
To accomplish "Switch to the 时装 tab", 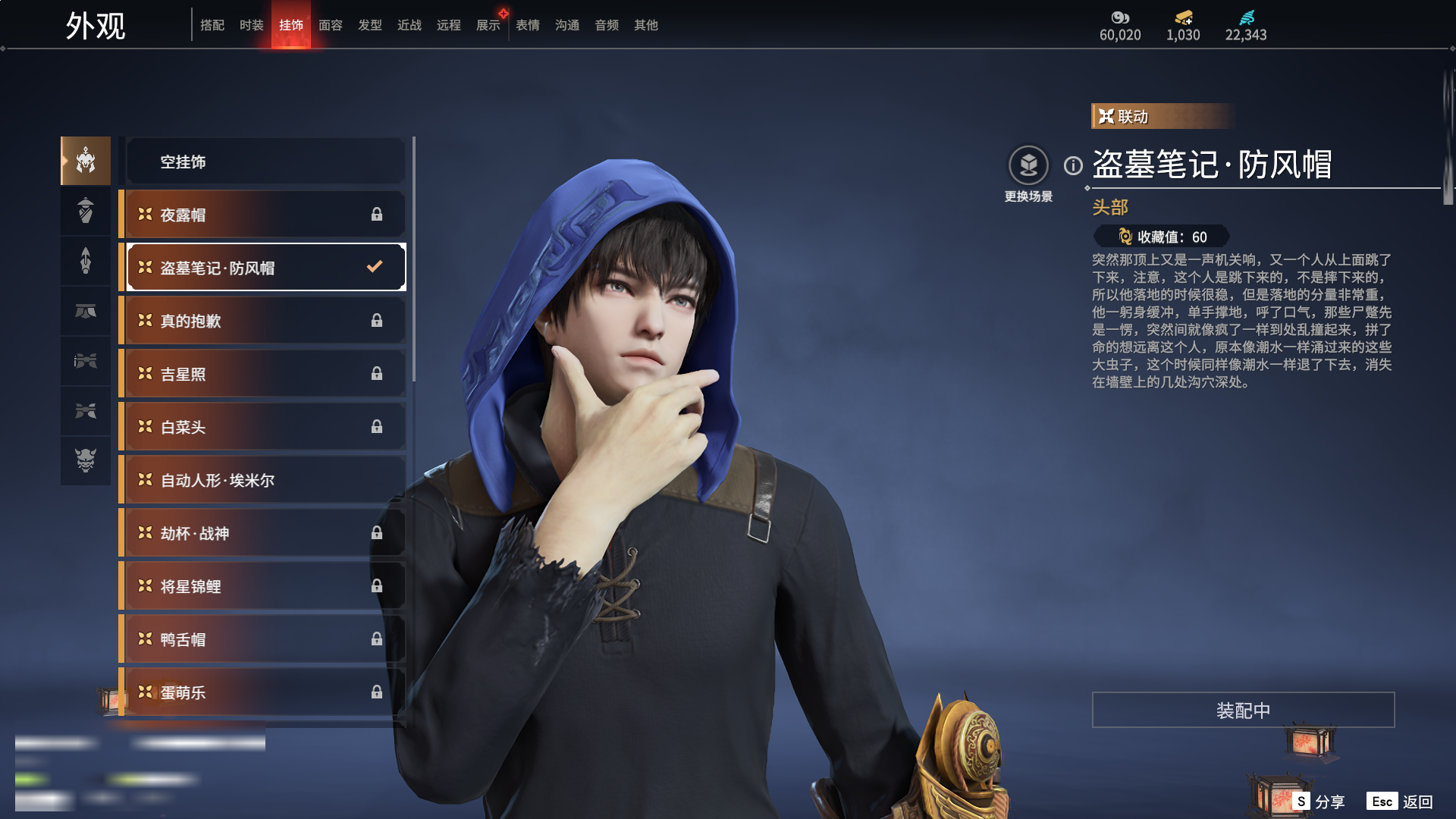I will 251,25.
